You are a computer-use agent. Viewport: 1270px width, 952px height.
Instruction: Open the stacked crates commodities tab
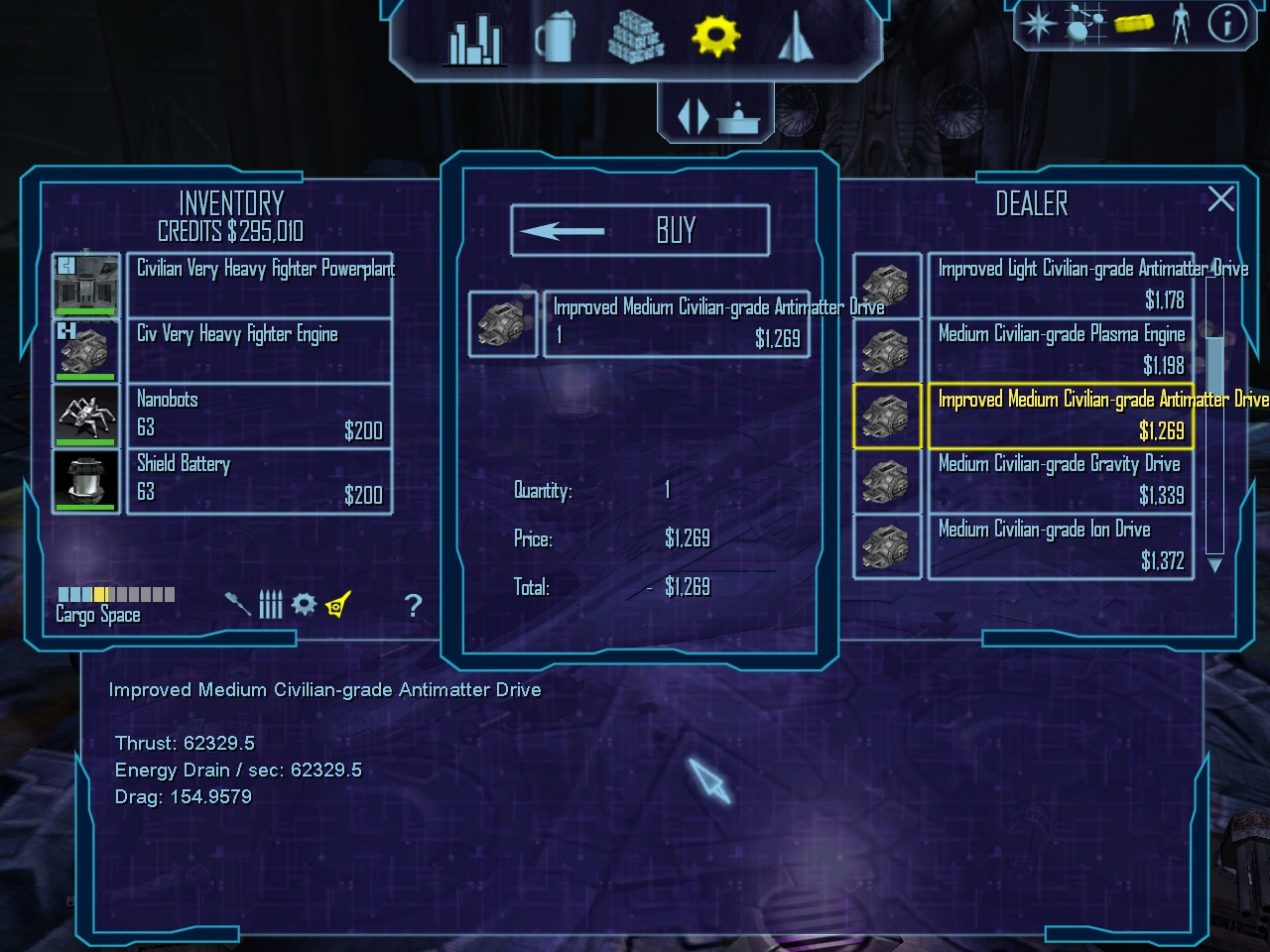coord(635,38)
